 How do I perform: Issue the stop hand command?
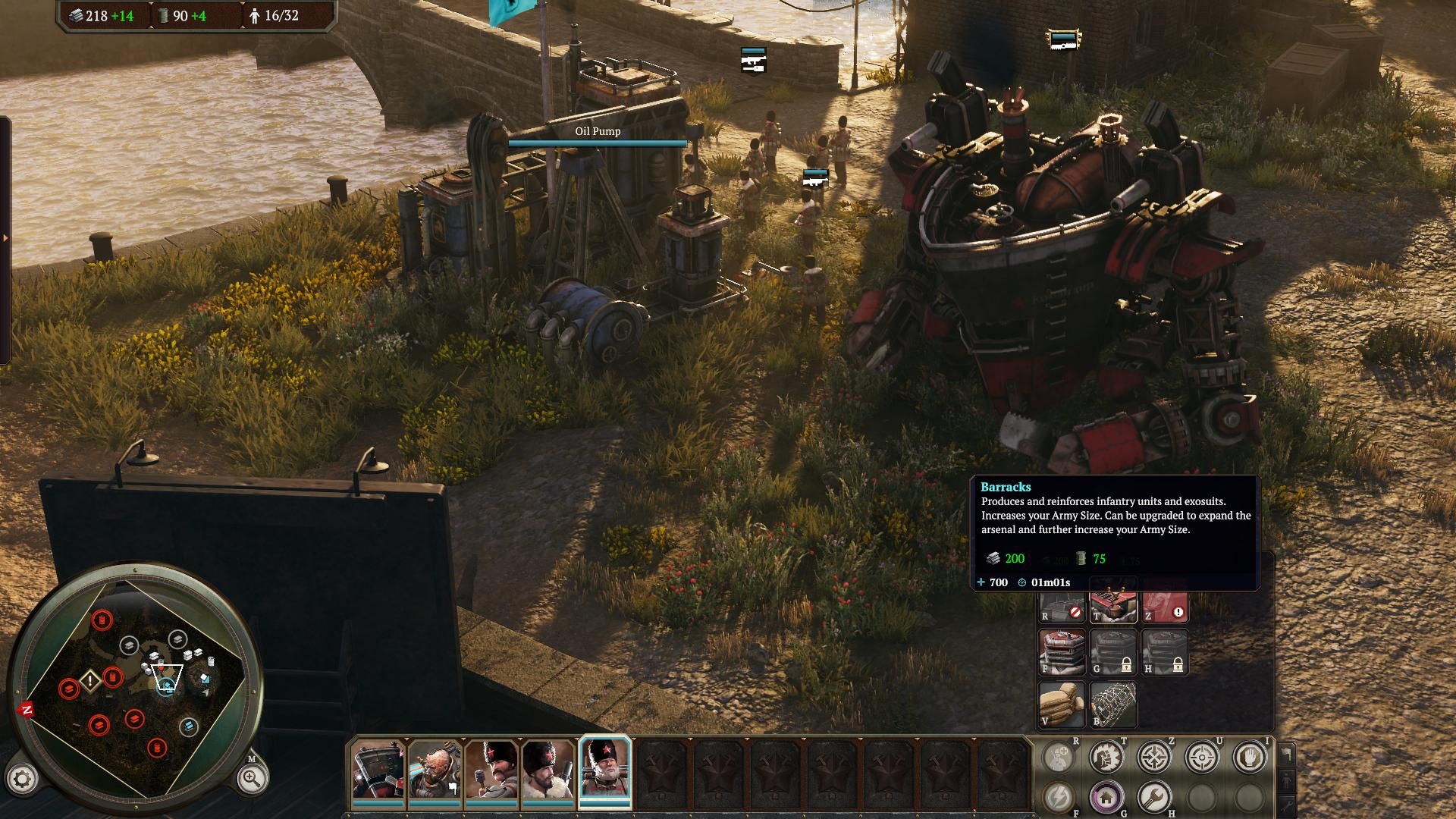1249,757
